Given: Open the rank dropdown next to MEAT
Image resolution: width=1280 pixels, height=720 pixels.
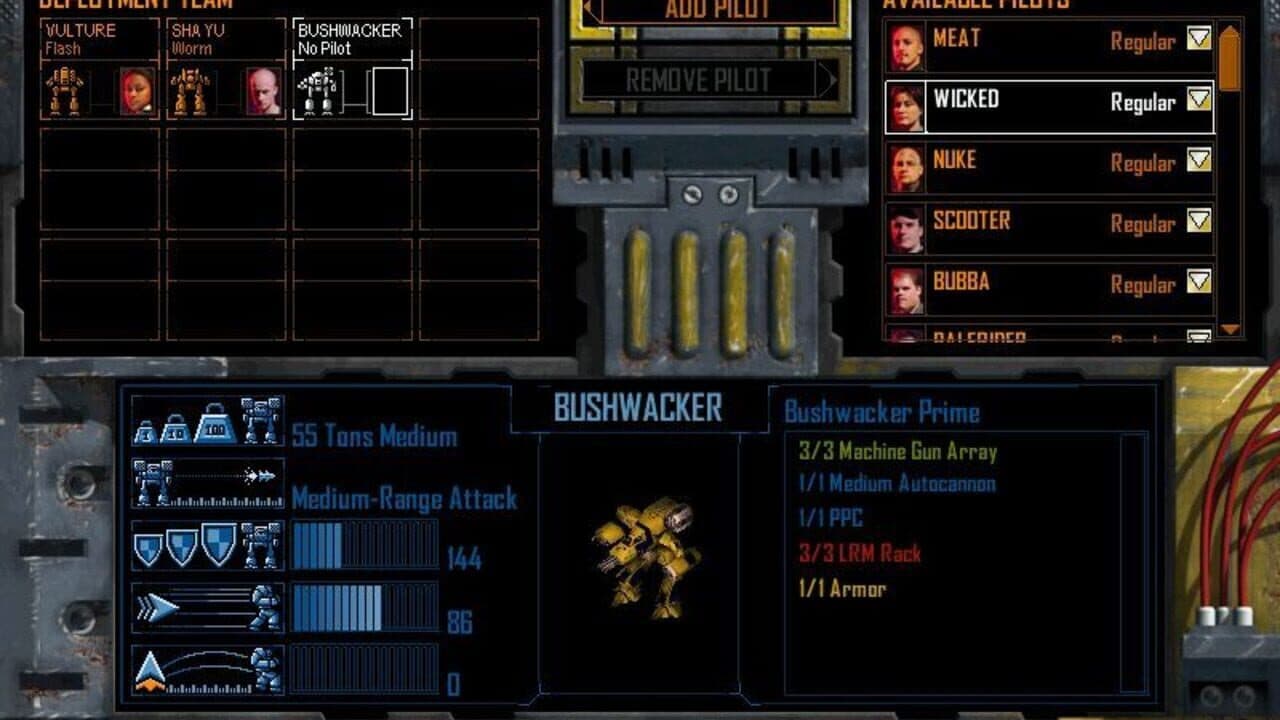Looking at the screenshot, I should (x=1197, y=40).
